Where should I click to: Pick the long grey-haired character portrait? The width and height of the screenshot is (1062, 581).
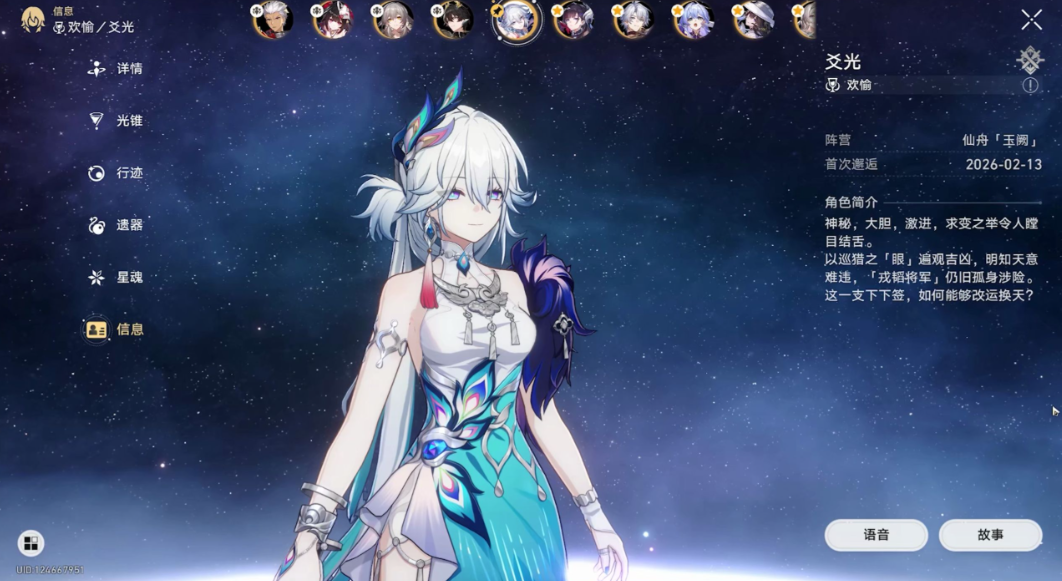[x=393, y=19]
